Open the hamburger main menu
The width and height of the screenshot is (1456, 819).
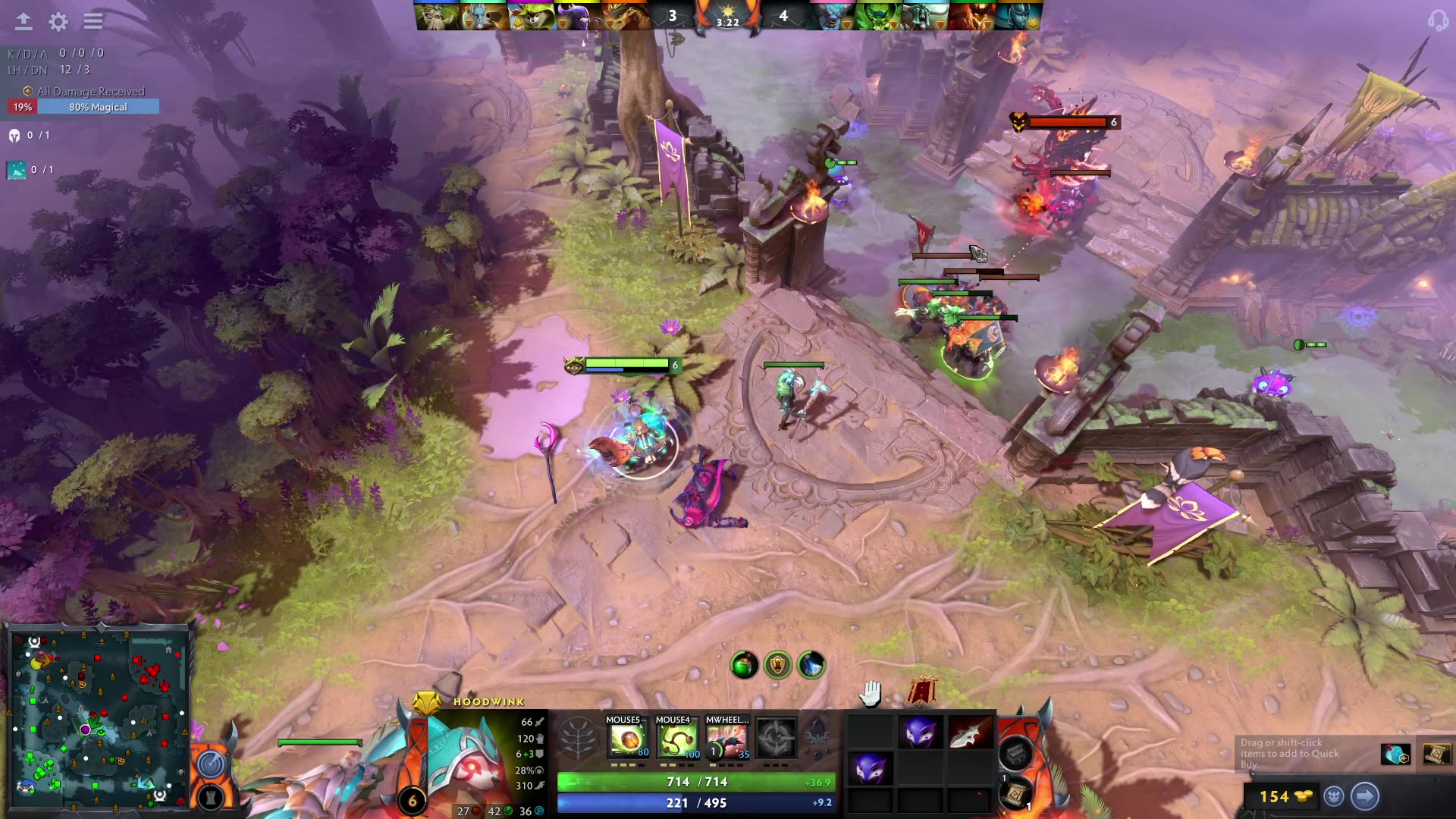[x=93, y=21]
